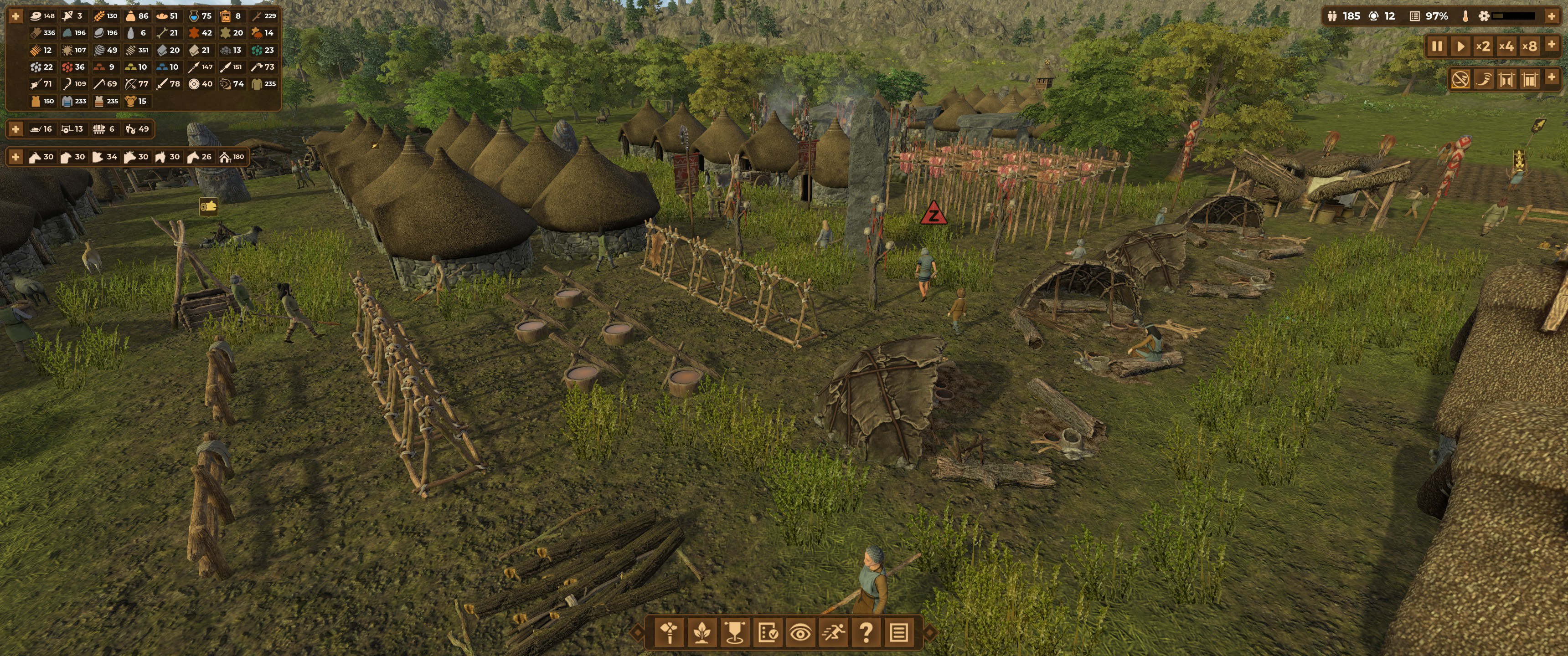1568x656 pixels.
Task: Open the banner work area menu
Action: coord(735,633)
